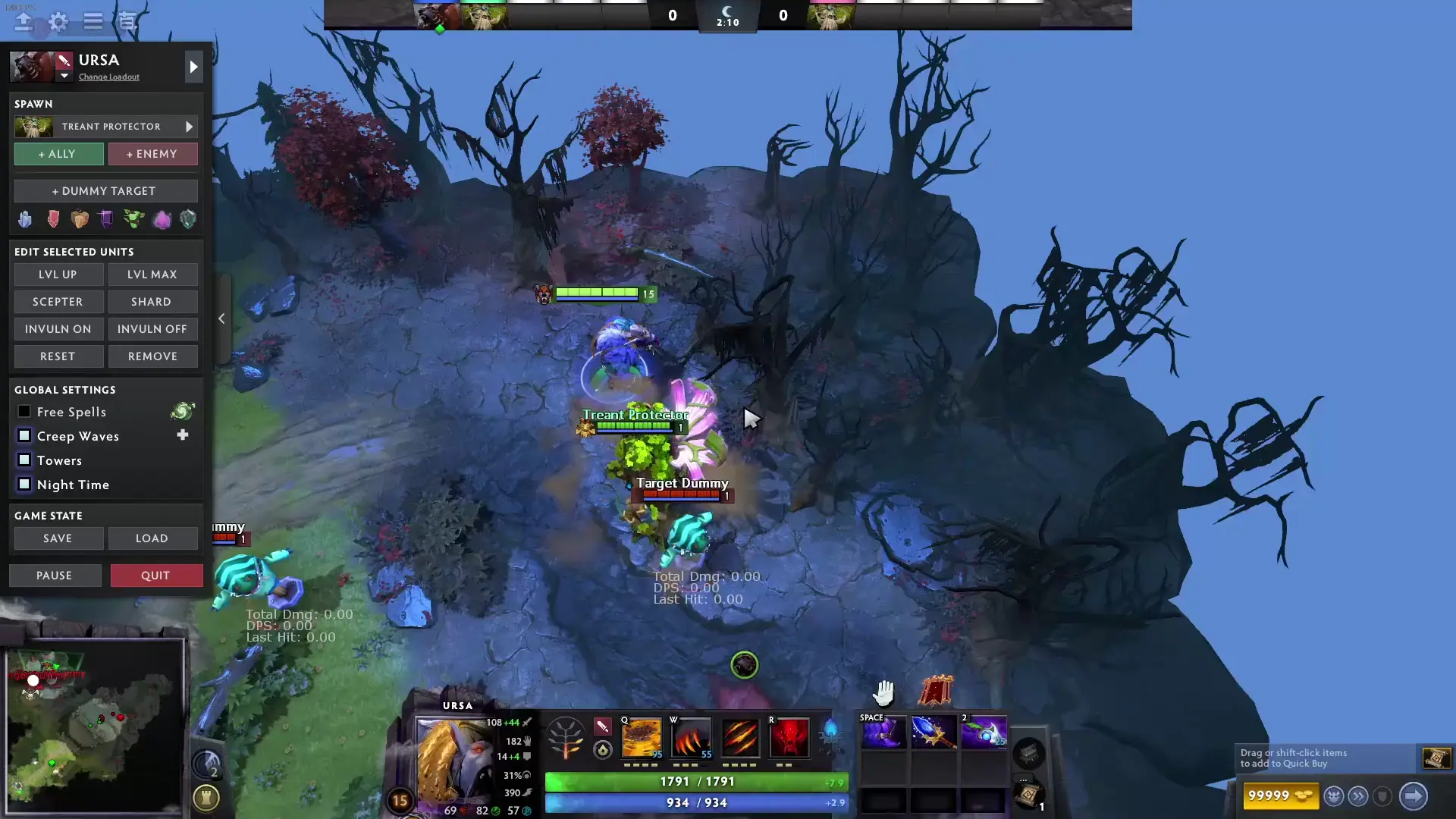Expand the Treant Protector spawn selector arrow
The image size is (1456, 819).
(190, 127)
